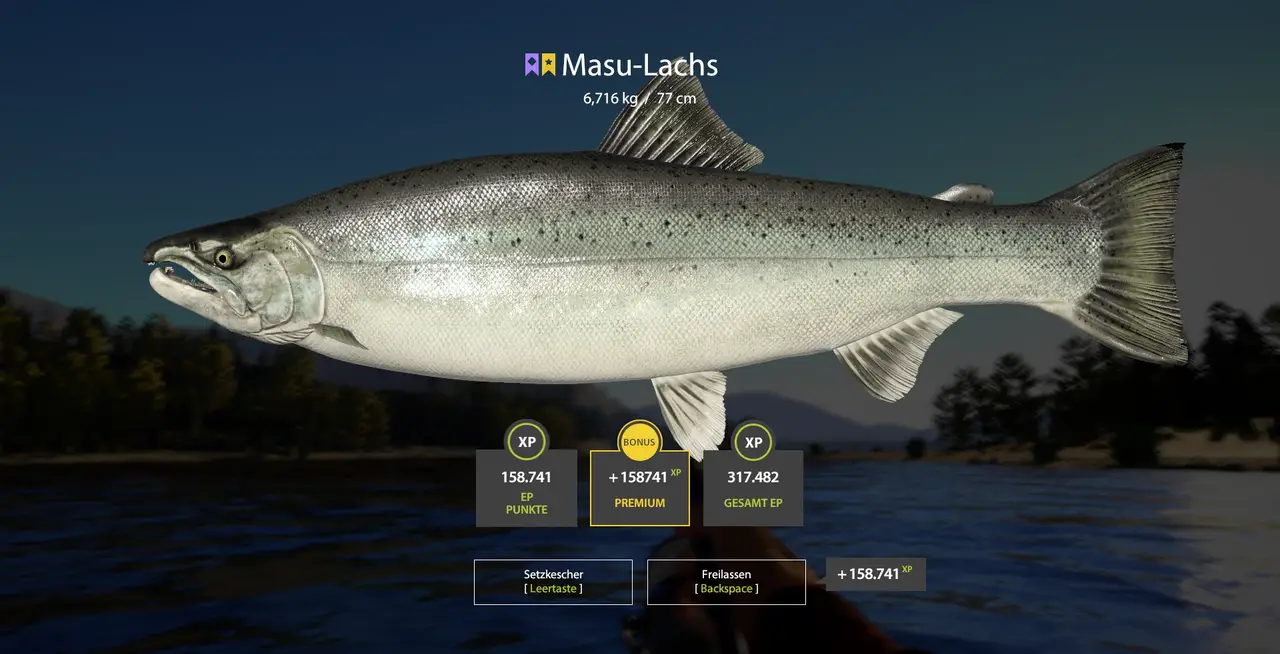This screenshot has width=1280, height=654.
Task: Put the fish in the Setzkescher
Action: (x=553, y=581)
